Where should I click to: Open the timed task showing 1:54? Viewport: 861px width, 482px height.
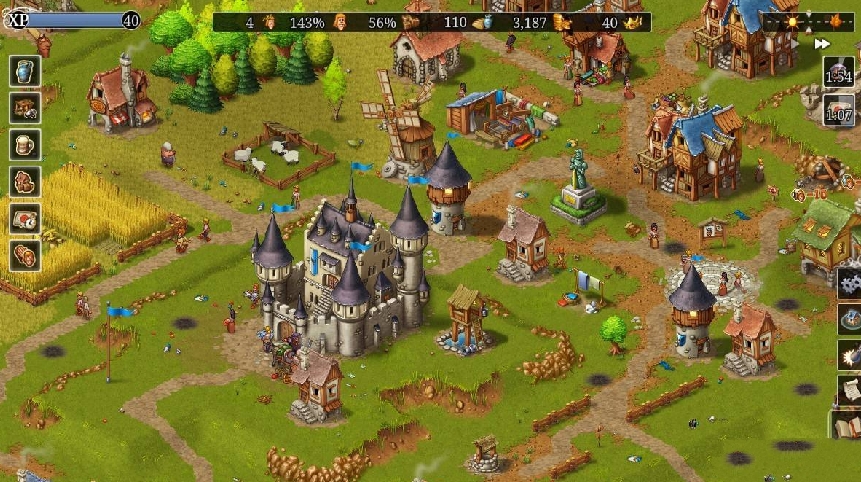[839, 72]
